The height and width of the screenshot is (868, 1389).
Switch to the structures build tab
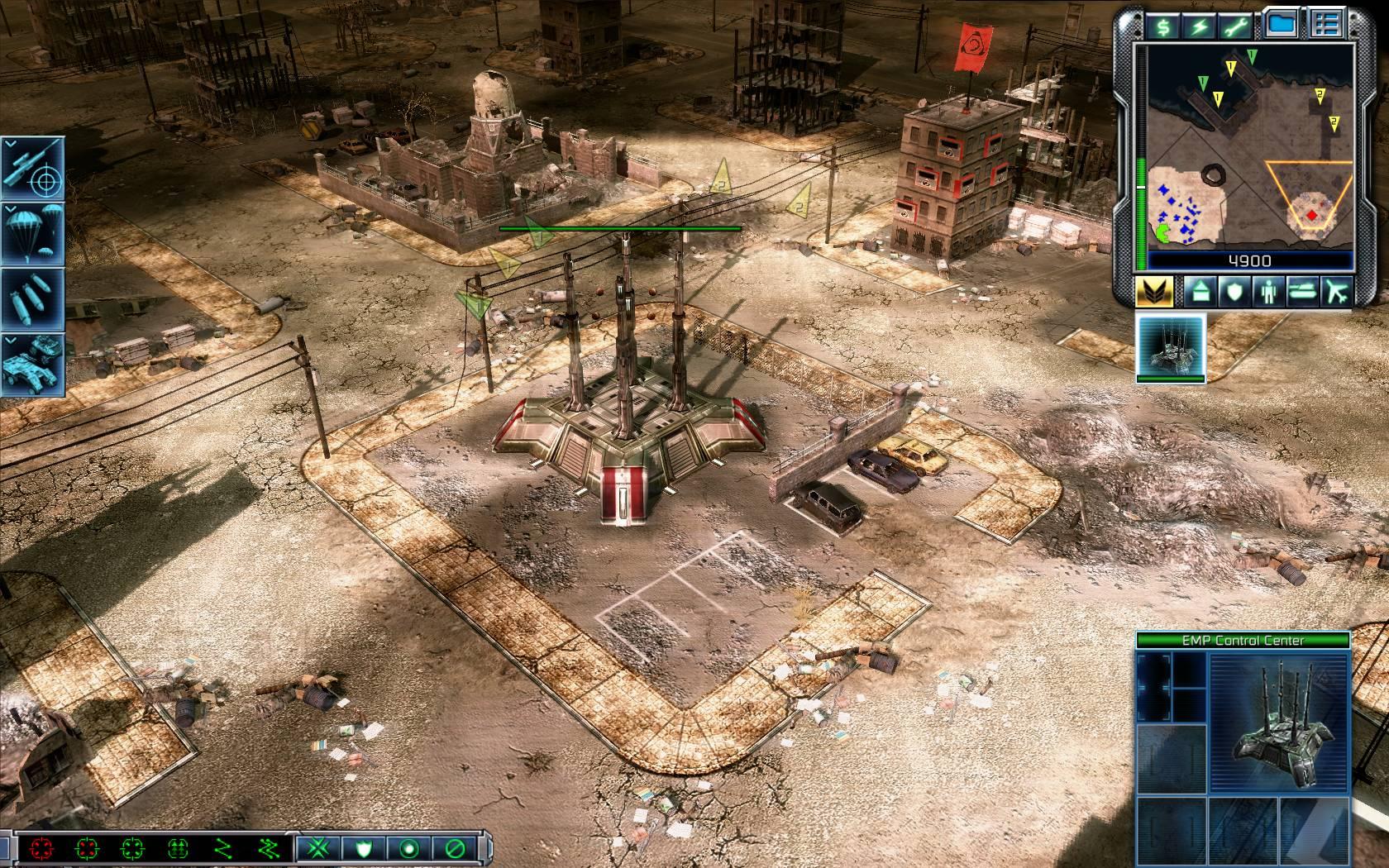(x=1200, y=291)
